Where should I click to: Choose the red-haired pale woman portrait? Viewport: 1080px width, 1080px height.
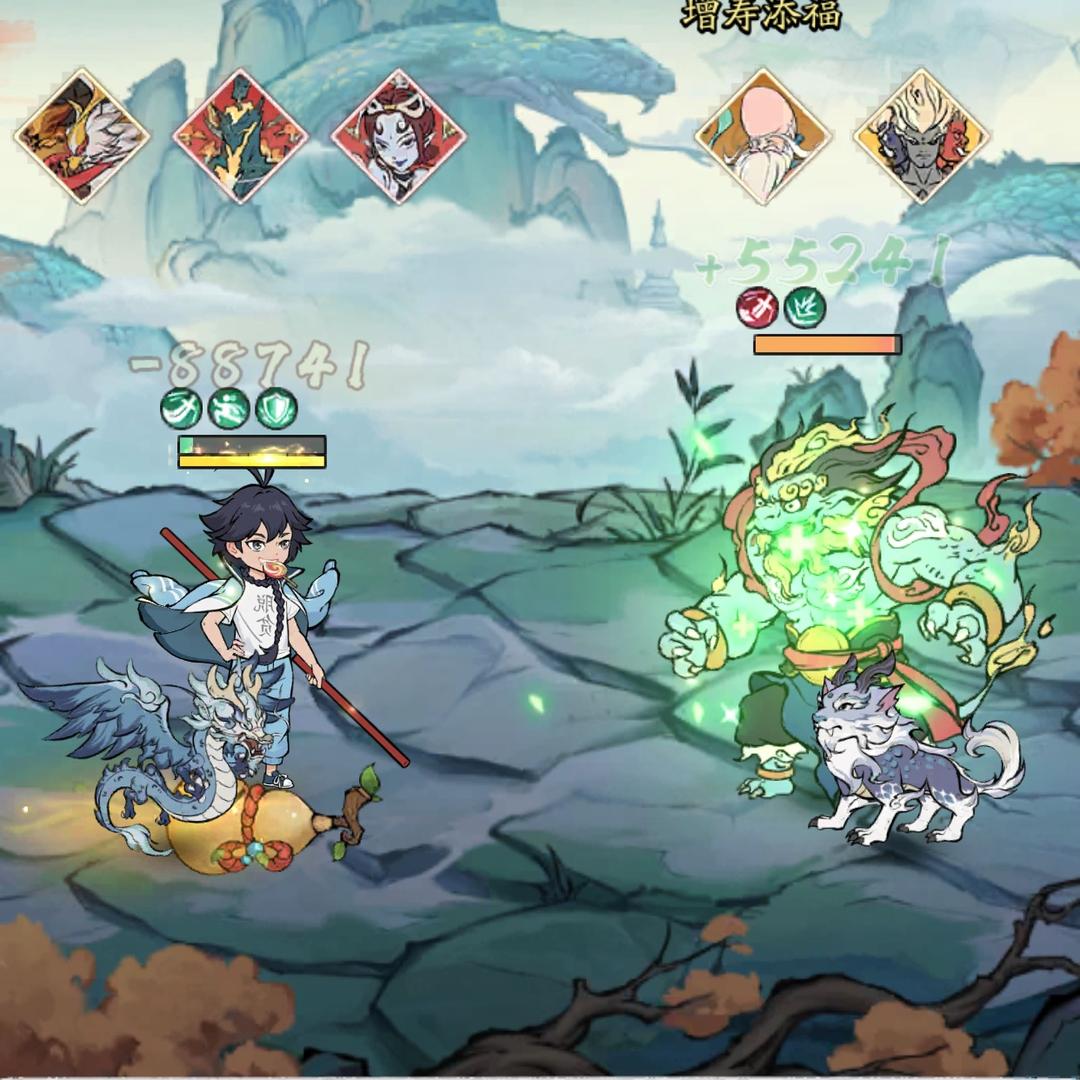point(398,136)
